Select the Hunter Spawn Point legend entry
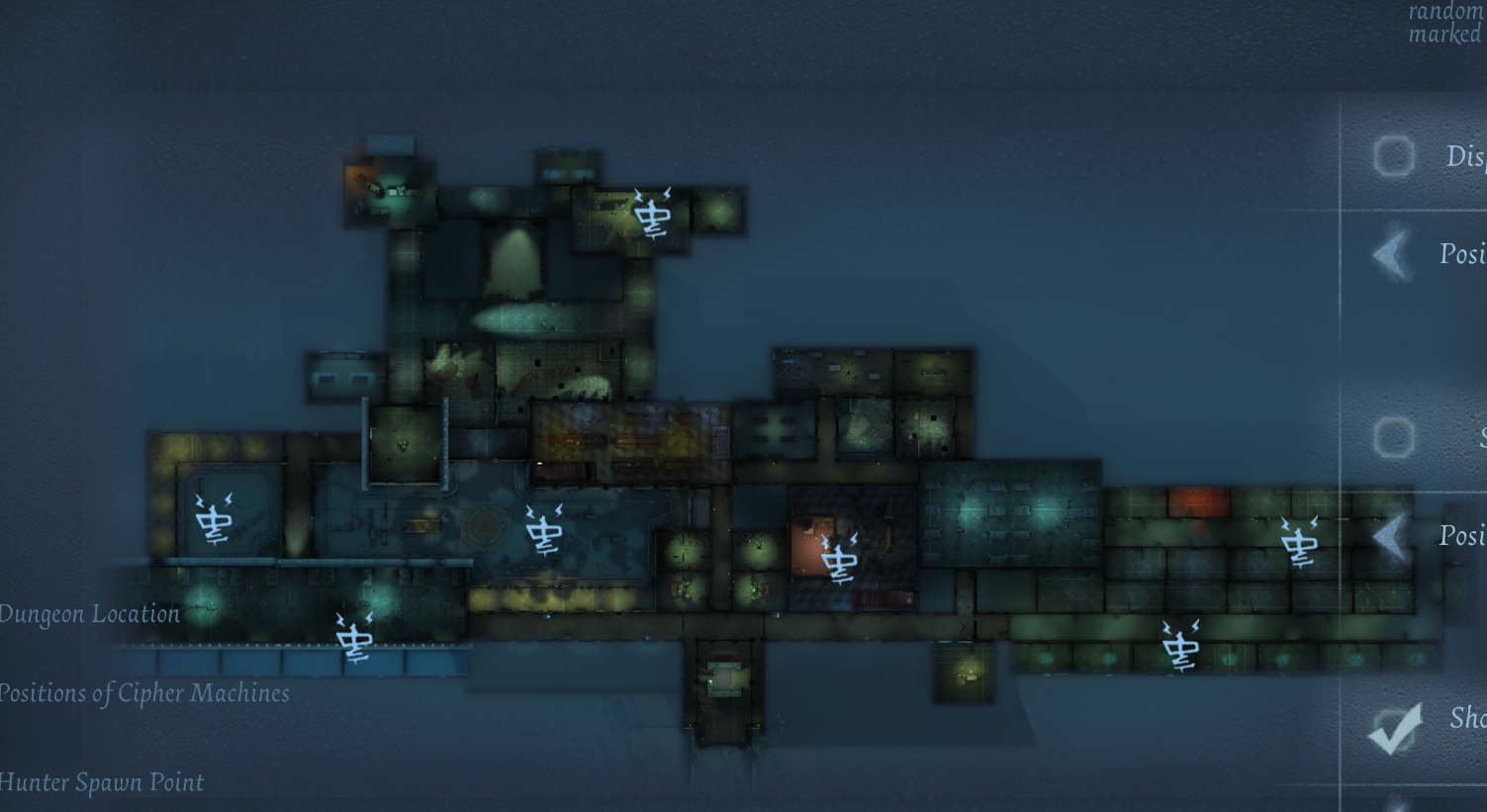 102,782
